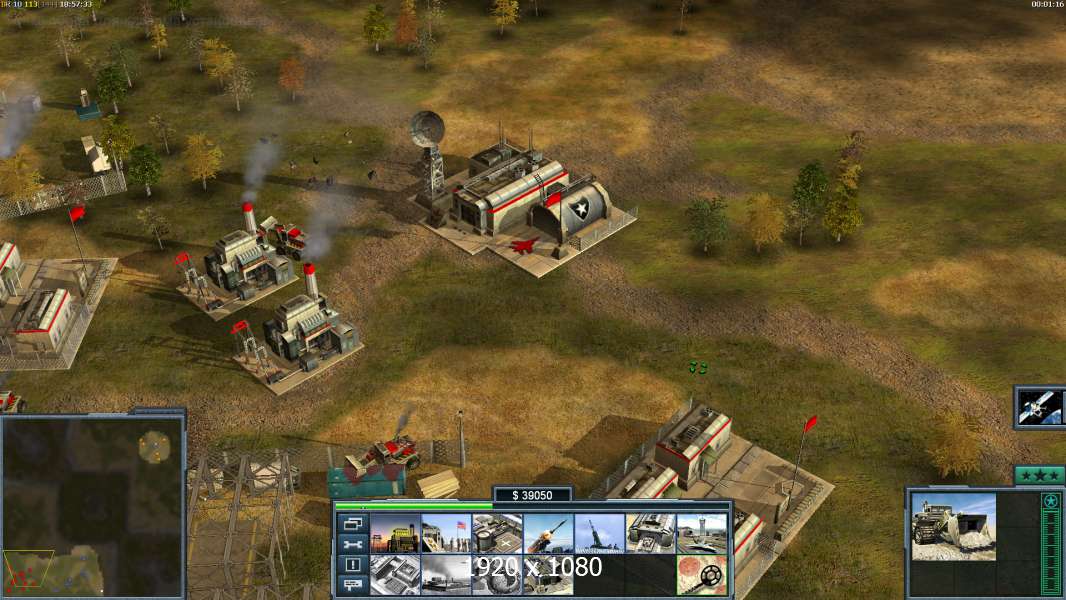Select the barracks icon with American flag
The width and height of the screenshot is (1066, 600).
(446, 534)
